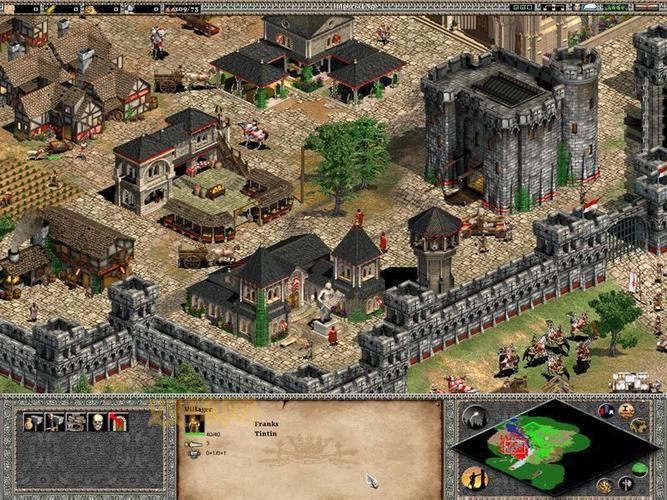Jump to the red town on the minimap
This screenshot has height=500, width=667.
[515, 443]
